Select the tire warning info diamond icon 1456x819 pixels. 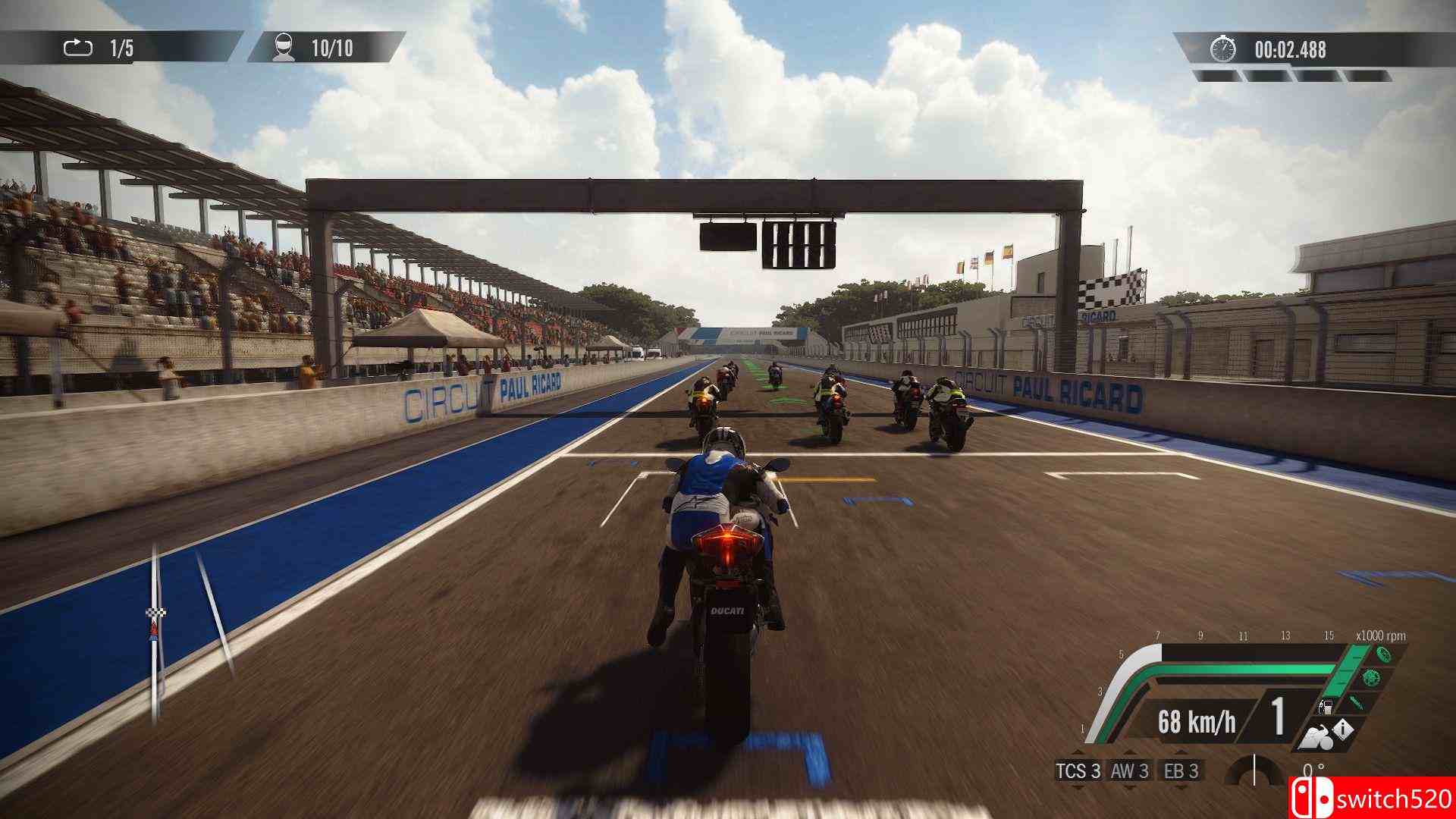1342,730
